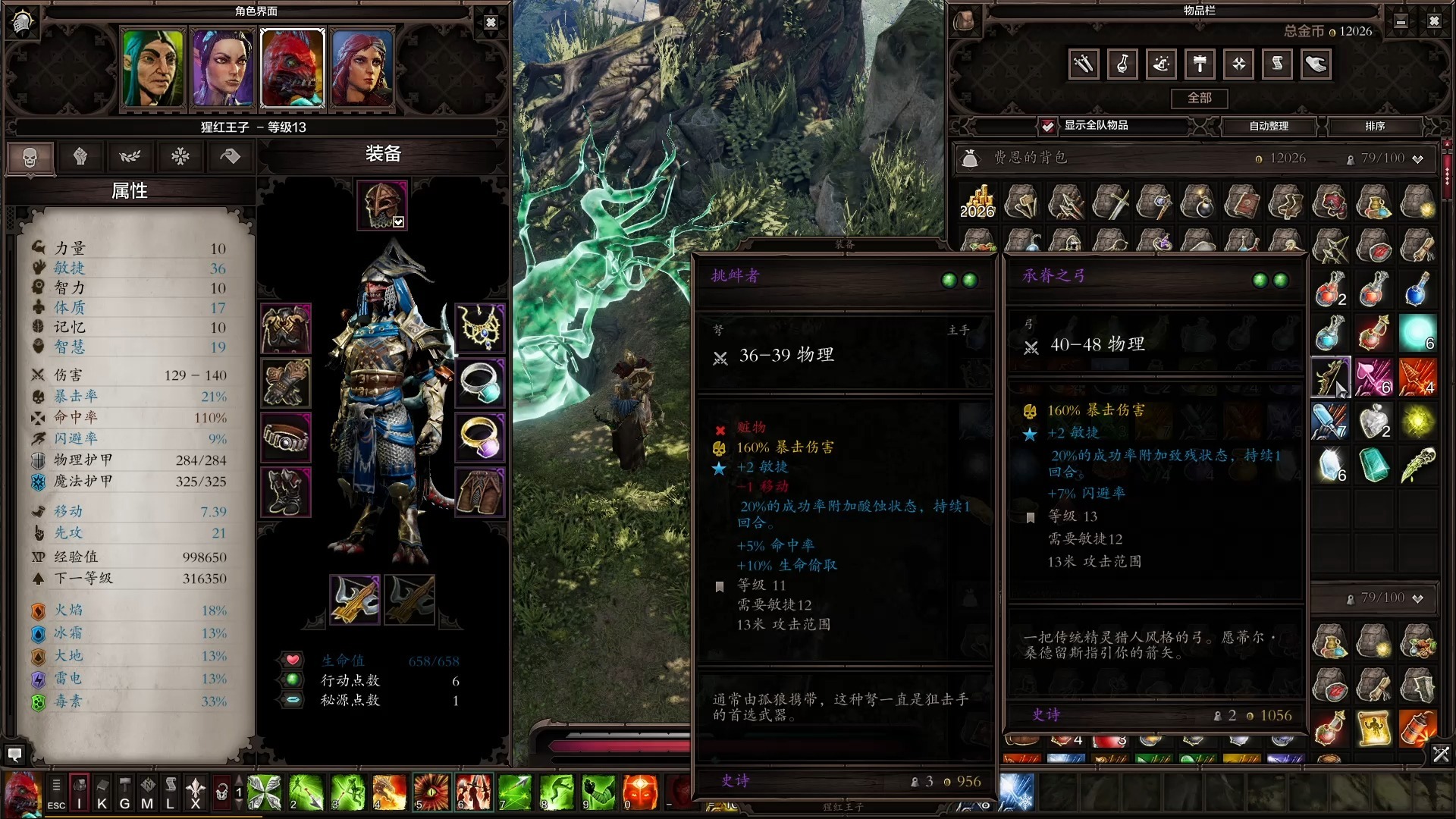The height and width of the screenshot is (819, 1456).
Task: Select the scroll books filter in inventory
Action: point(1278,64)
